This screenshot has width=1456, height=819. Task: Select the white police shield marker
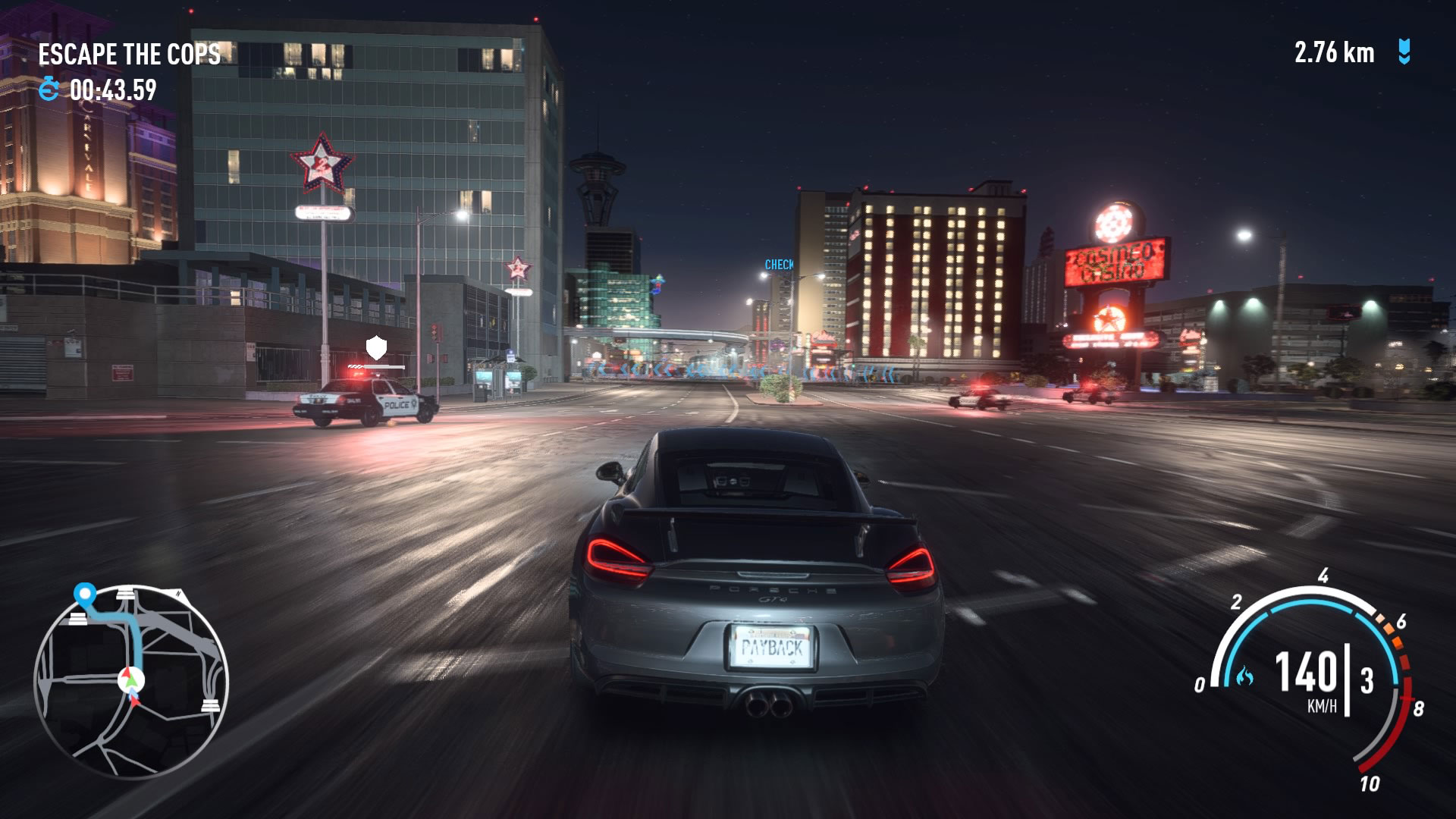(376, 348)
